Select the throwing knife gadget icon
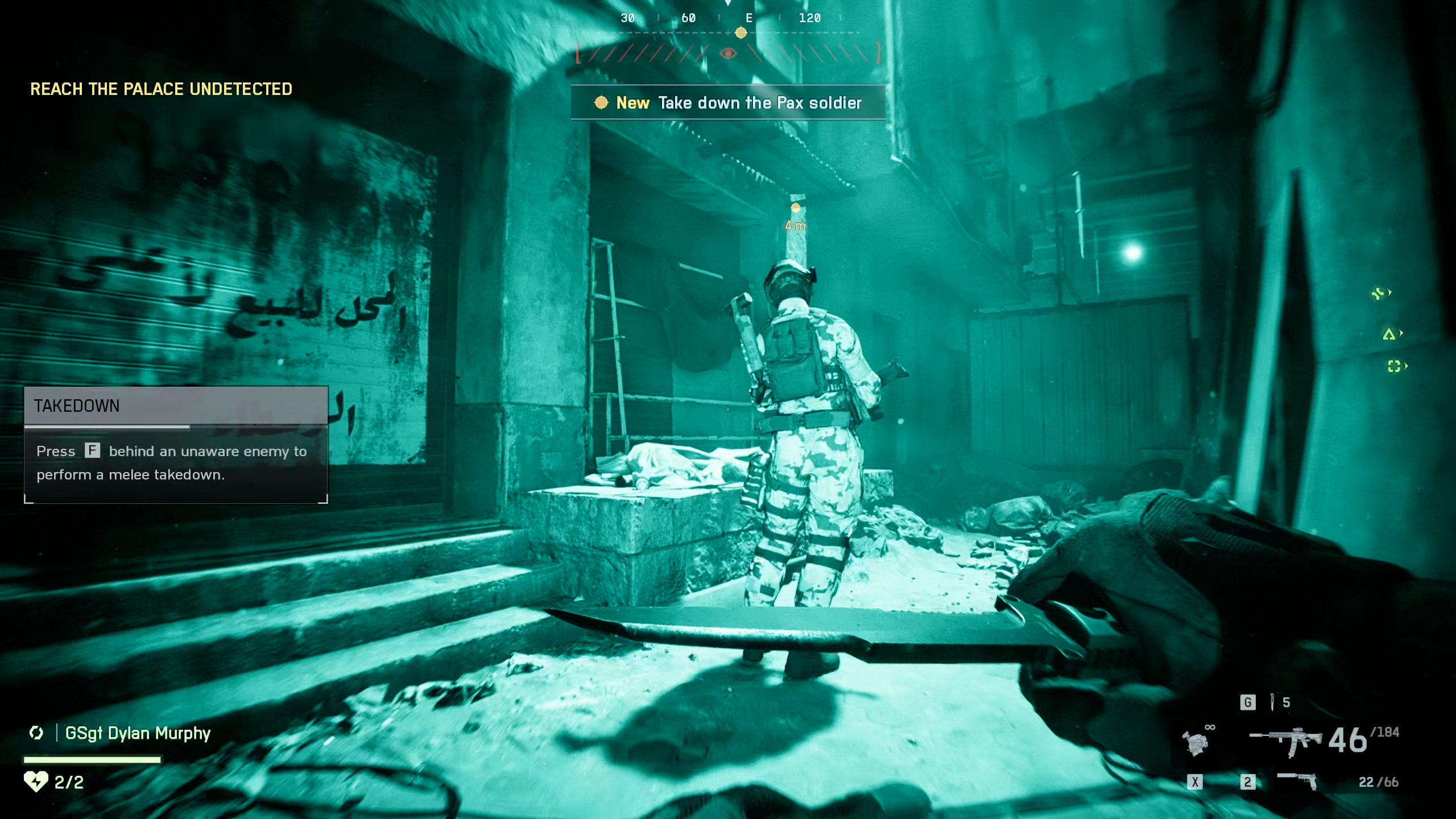 1272,702
